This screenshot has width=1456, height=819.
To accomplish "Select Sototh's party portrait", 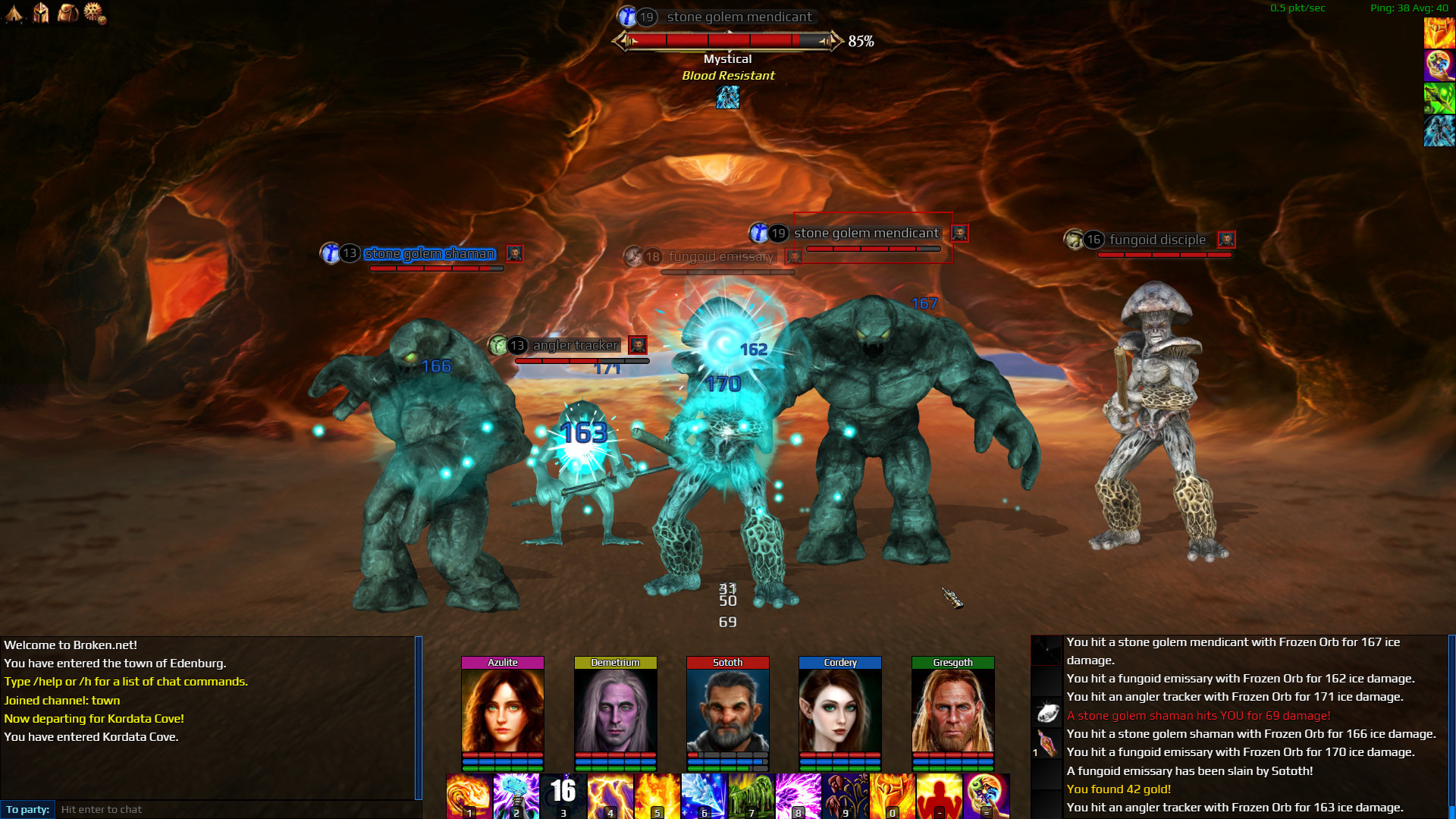I will [x=727, y=711].
